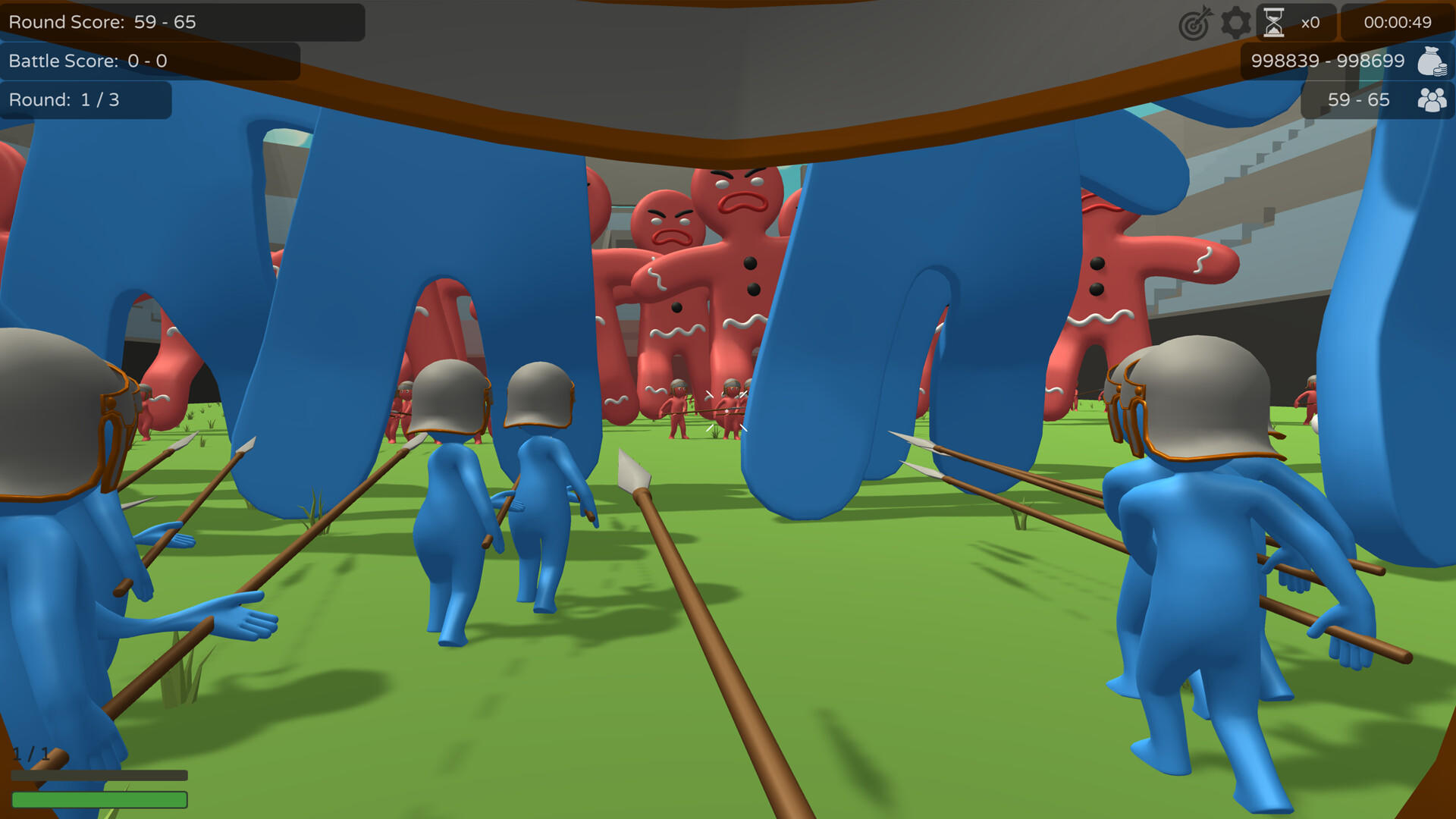Open the settings gear icon
1456x819 pixels.
1235,22
